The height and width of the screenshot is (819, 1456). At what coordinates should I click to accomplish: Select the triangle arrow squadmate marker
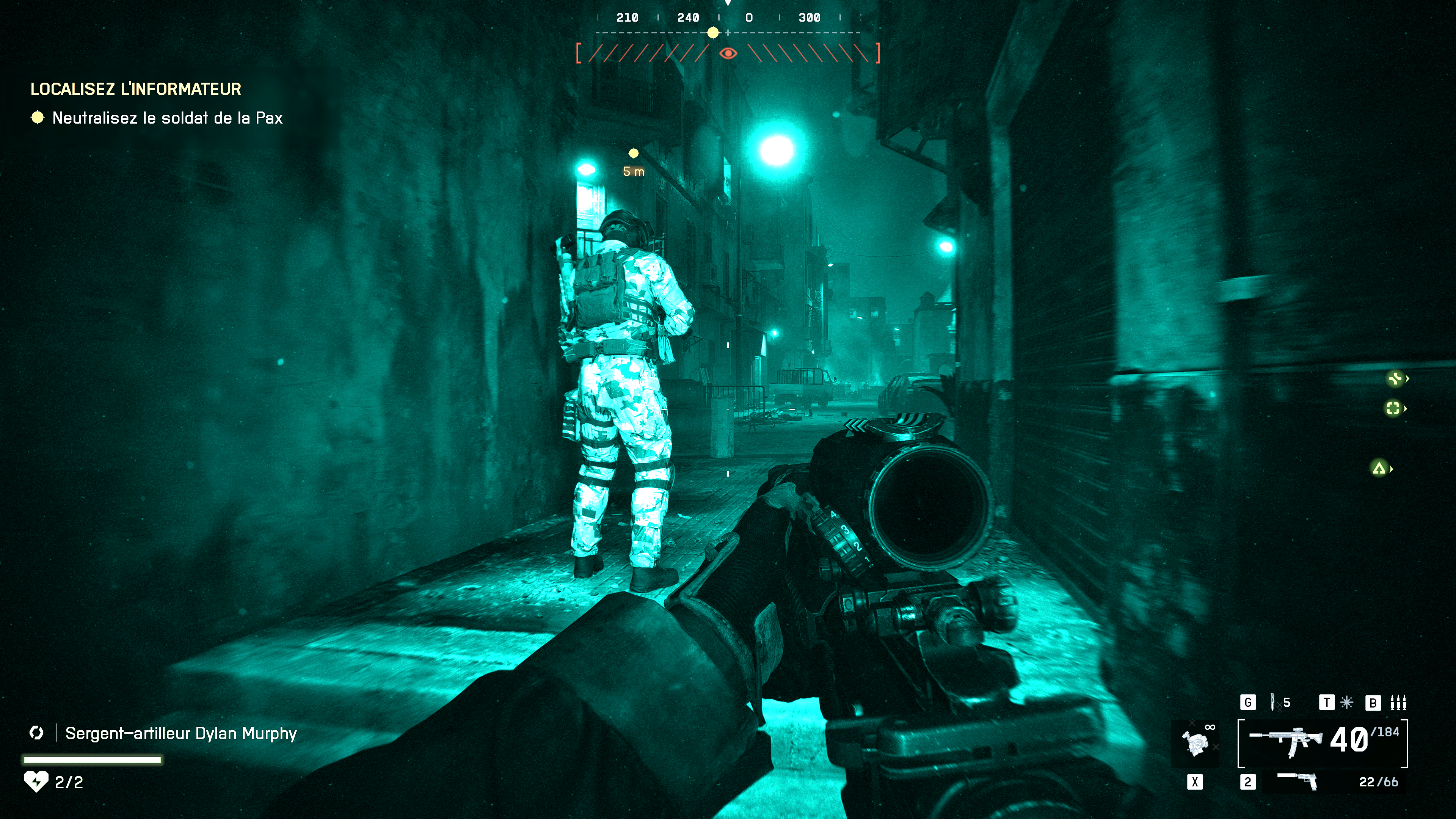click(1379, 468)
